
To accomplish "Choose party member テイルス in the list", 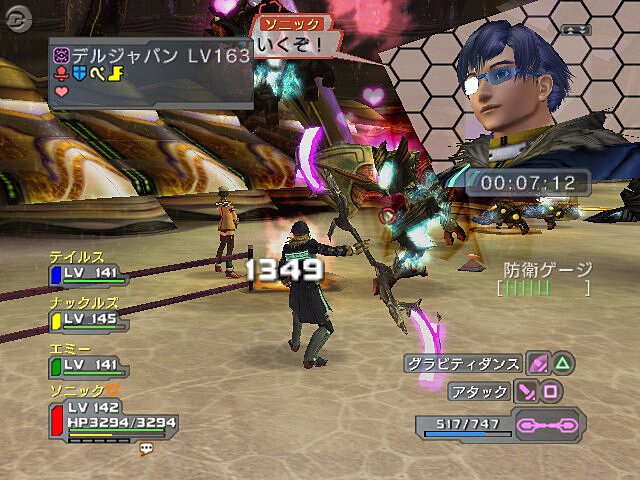I will (84, 265).
